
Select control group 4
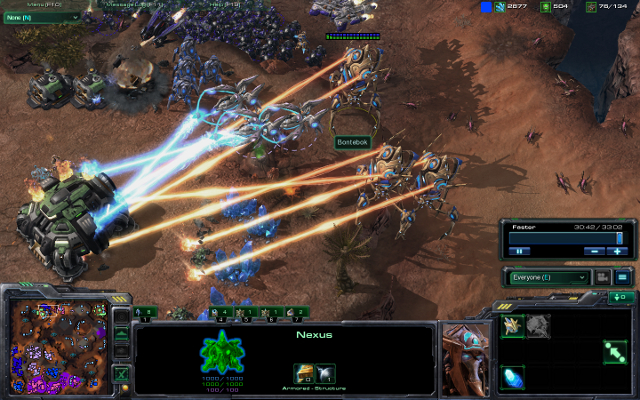point(223,313)
